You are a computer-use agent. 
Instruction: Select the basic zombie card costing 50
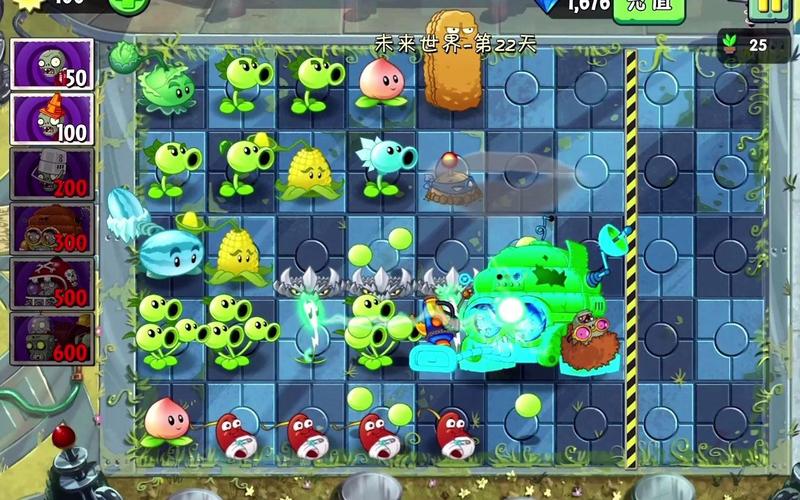51,65
